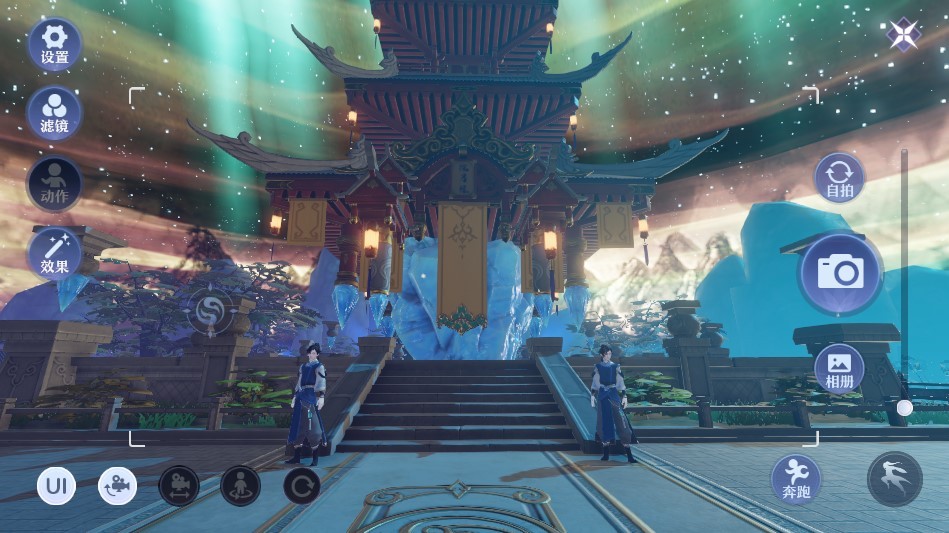
Task: Open the 动作 action poses menu
Action: tap(55, 182)
